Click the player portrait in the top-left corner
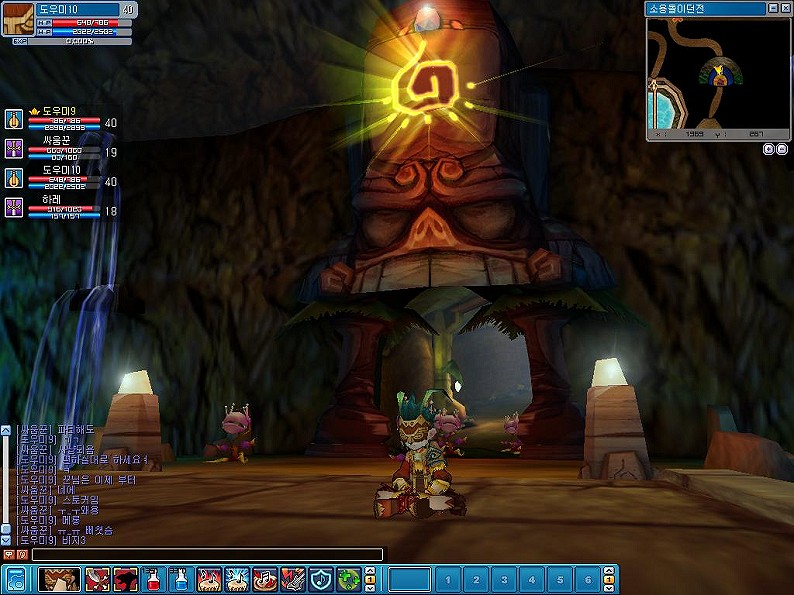Screen dimensions: 794x595 coord(18,19)
